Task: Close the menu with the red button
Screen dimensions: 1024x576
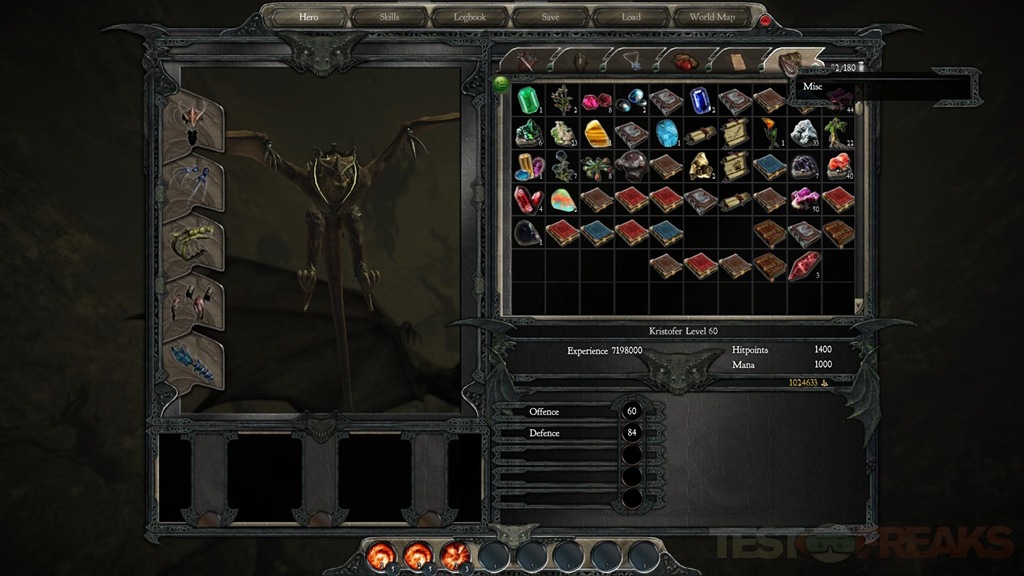Action: 767,20
